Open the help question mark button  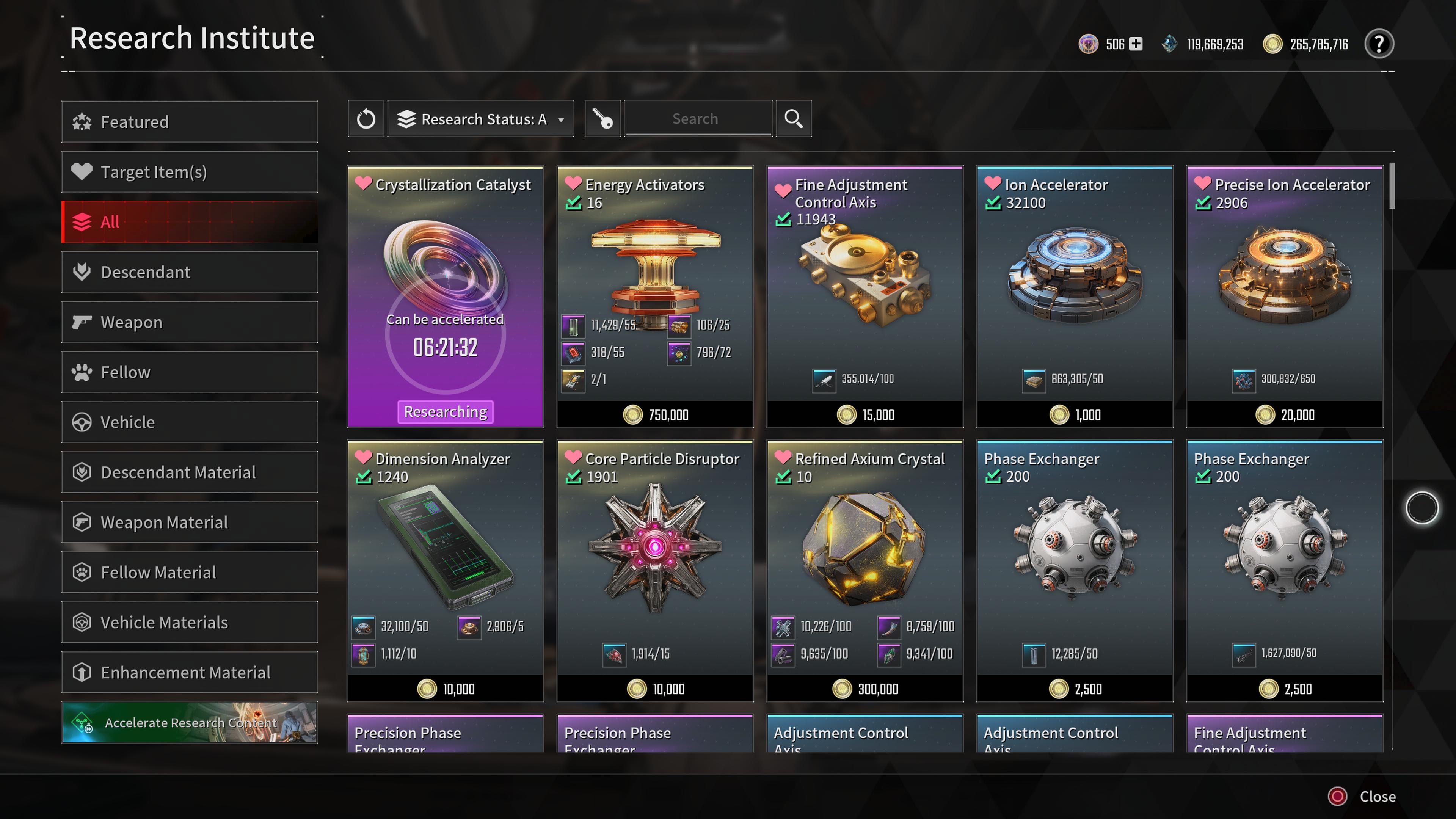(x=1379, y=44)
